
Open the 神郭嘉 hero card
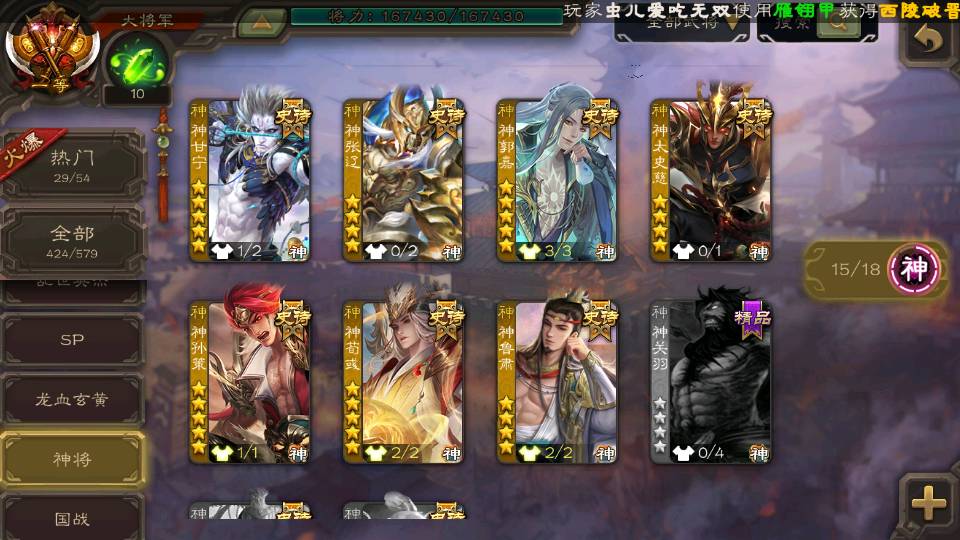pyautogui.click(x=558, y=180)
